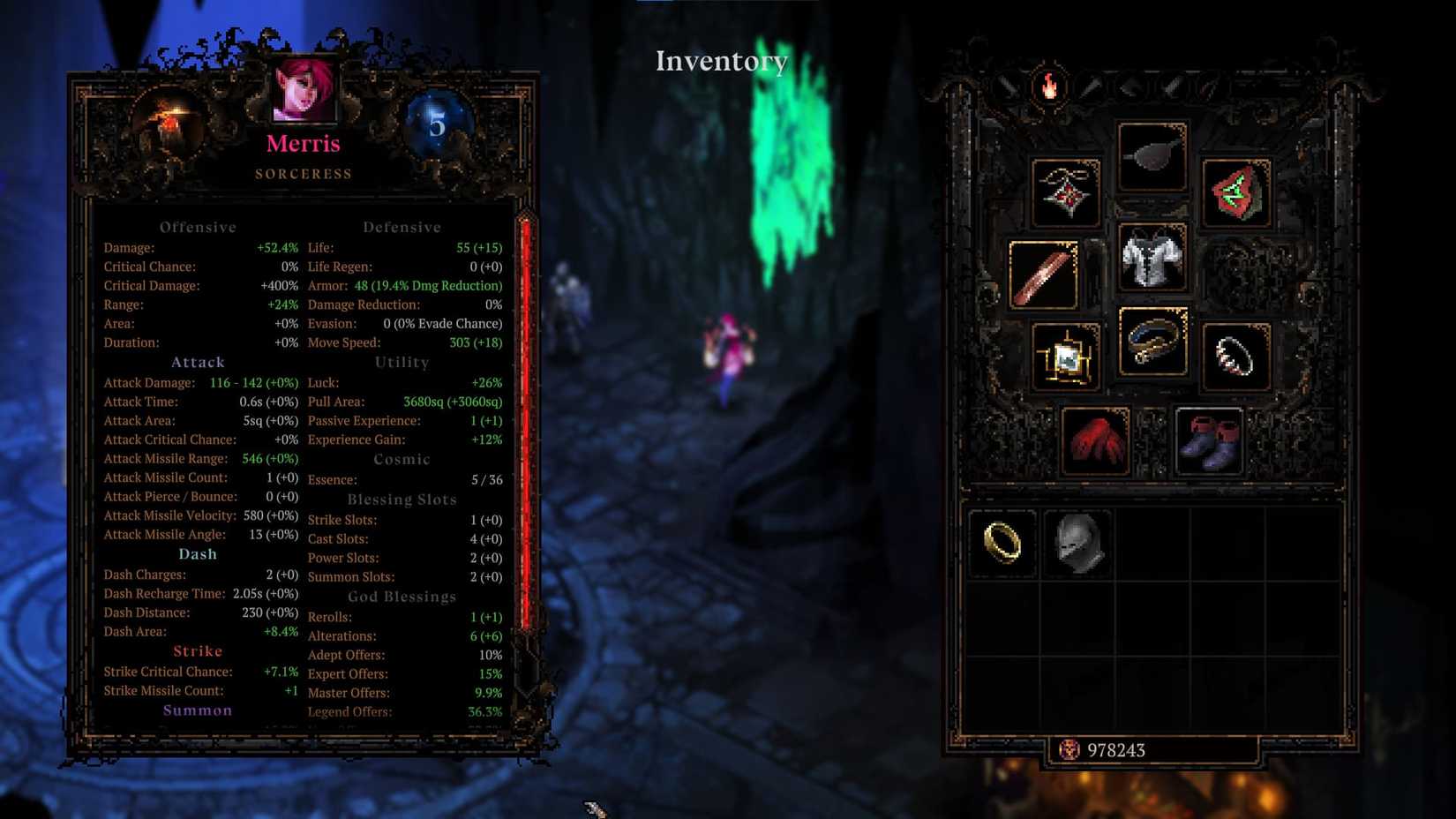Open the flame tab above the inventory
Image resolution: width=1456 pixels, height=819 pixels.
click(x=1048, y=86)
